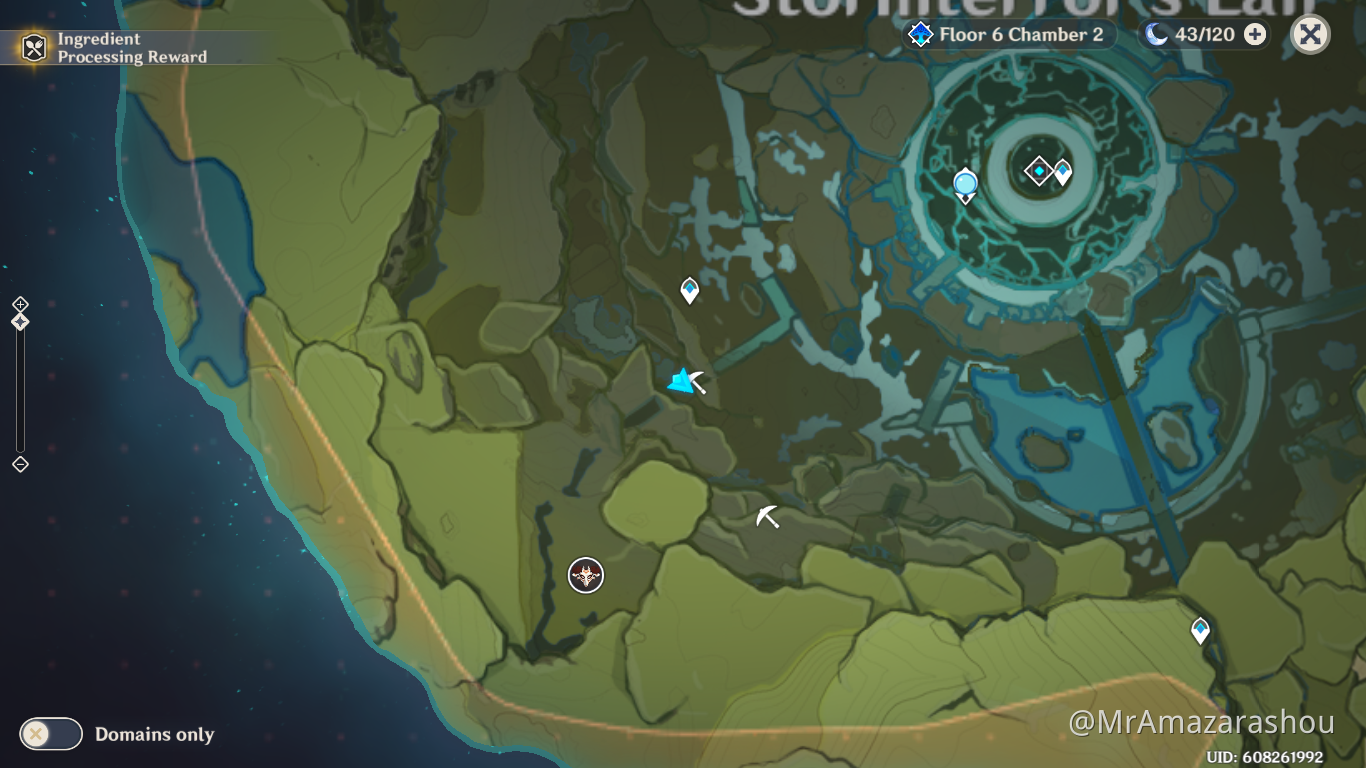Click the zoom-out diamond below the slider
This screenshot has height=768, width=1366.
coord(18,463)
